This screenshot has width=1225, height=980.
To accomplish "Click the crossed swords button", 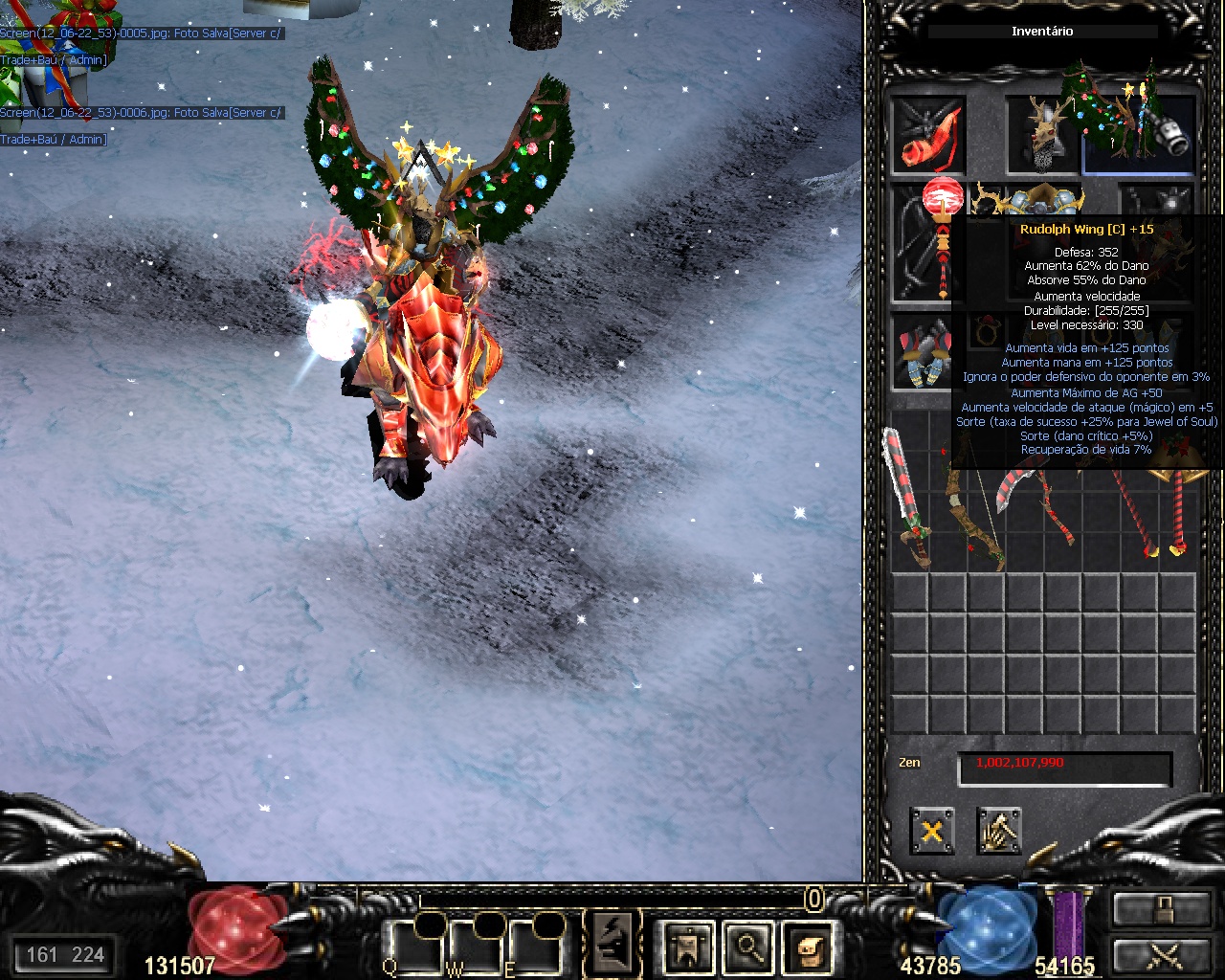I will pyautogui.click(x=1161, y=955).
